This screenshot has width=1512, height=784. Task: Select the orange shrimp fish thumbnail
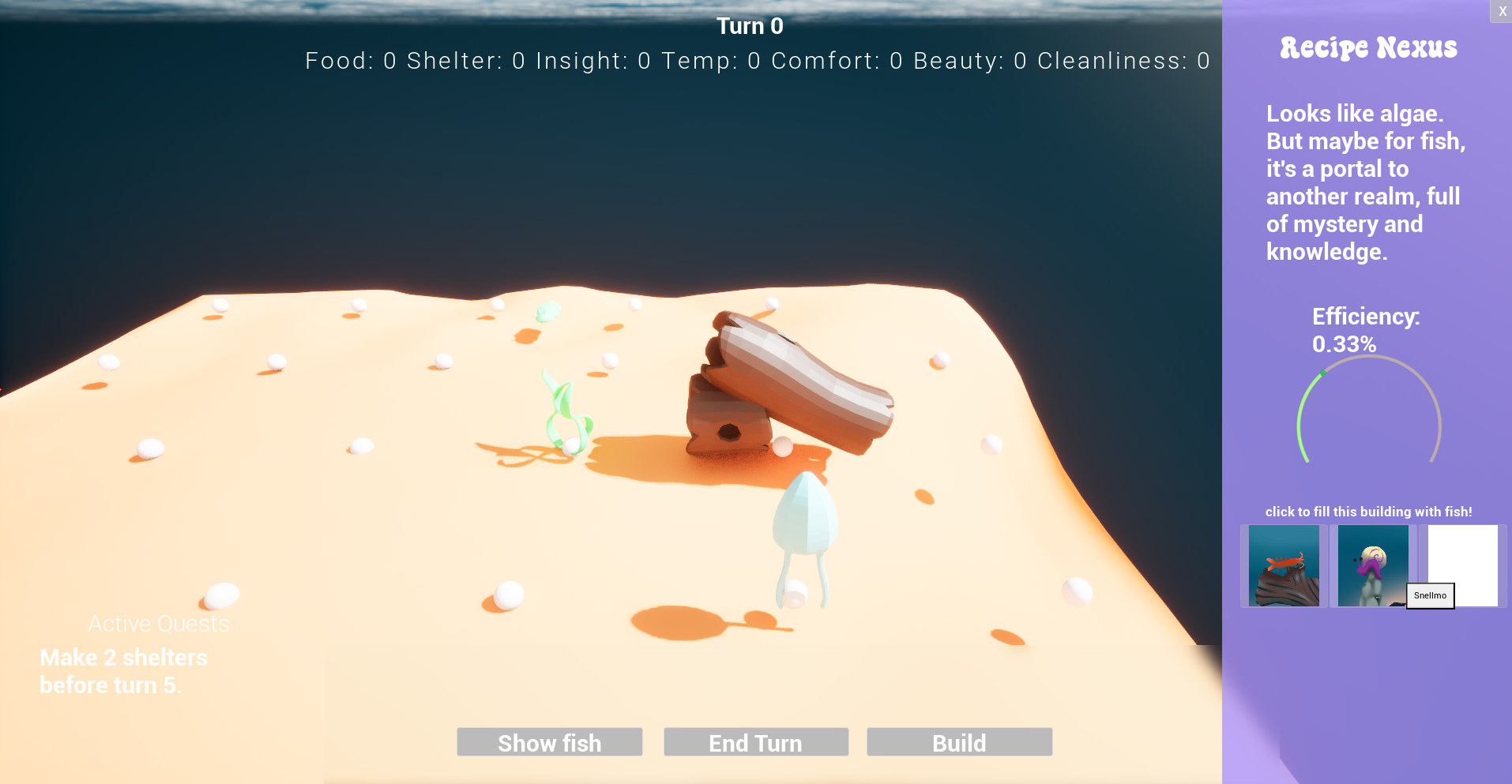click(x=1284, y=565)
